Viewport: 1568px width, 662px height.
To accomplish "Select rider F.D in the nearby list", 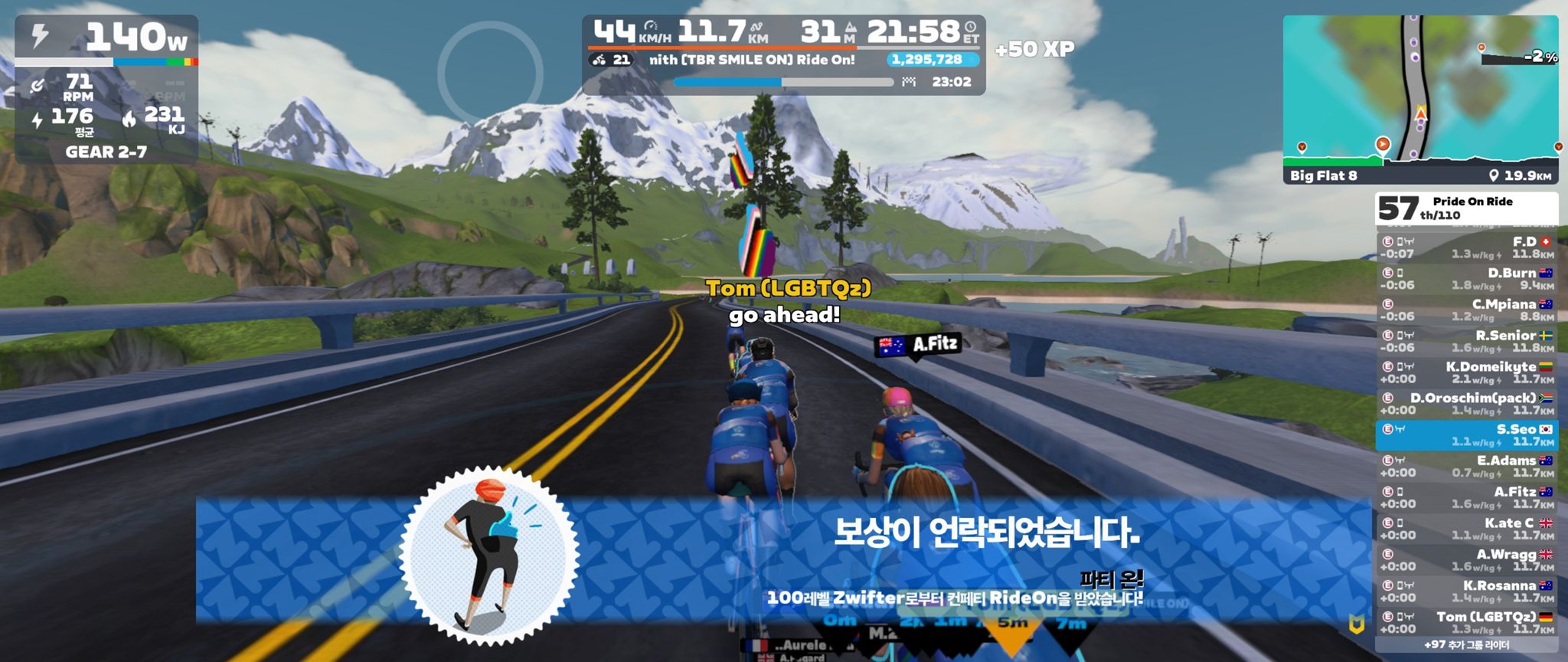I will tap(1466, 247).
